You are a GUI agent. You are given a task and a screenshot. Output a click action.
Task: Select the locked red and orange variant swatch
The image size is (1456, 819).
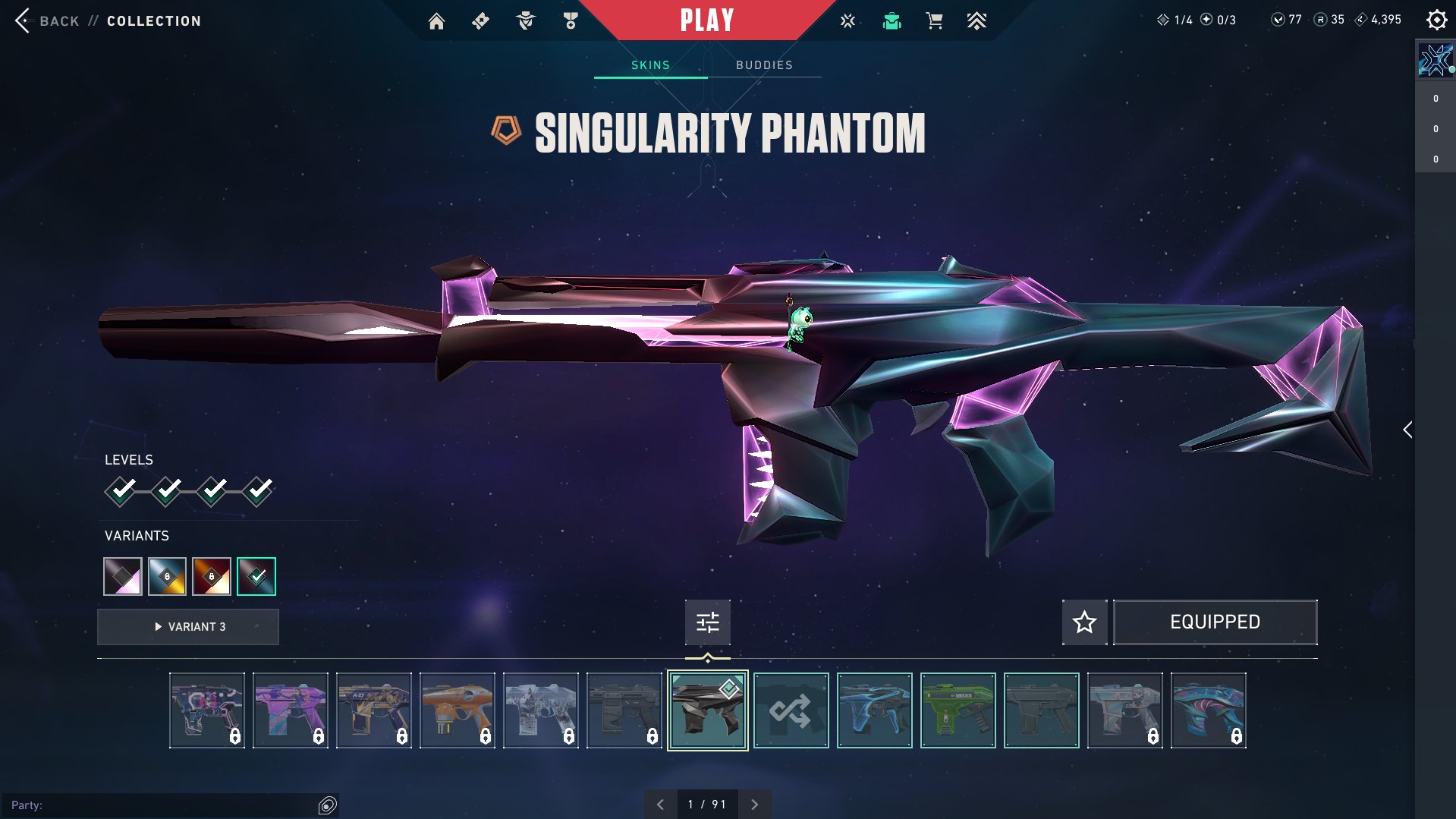click(x=212, y=576)
